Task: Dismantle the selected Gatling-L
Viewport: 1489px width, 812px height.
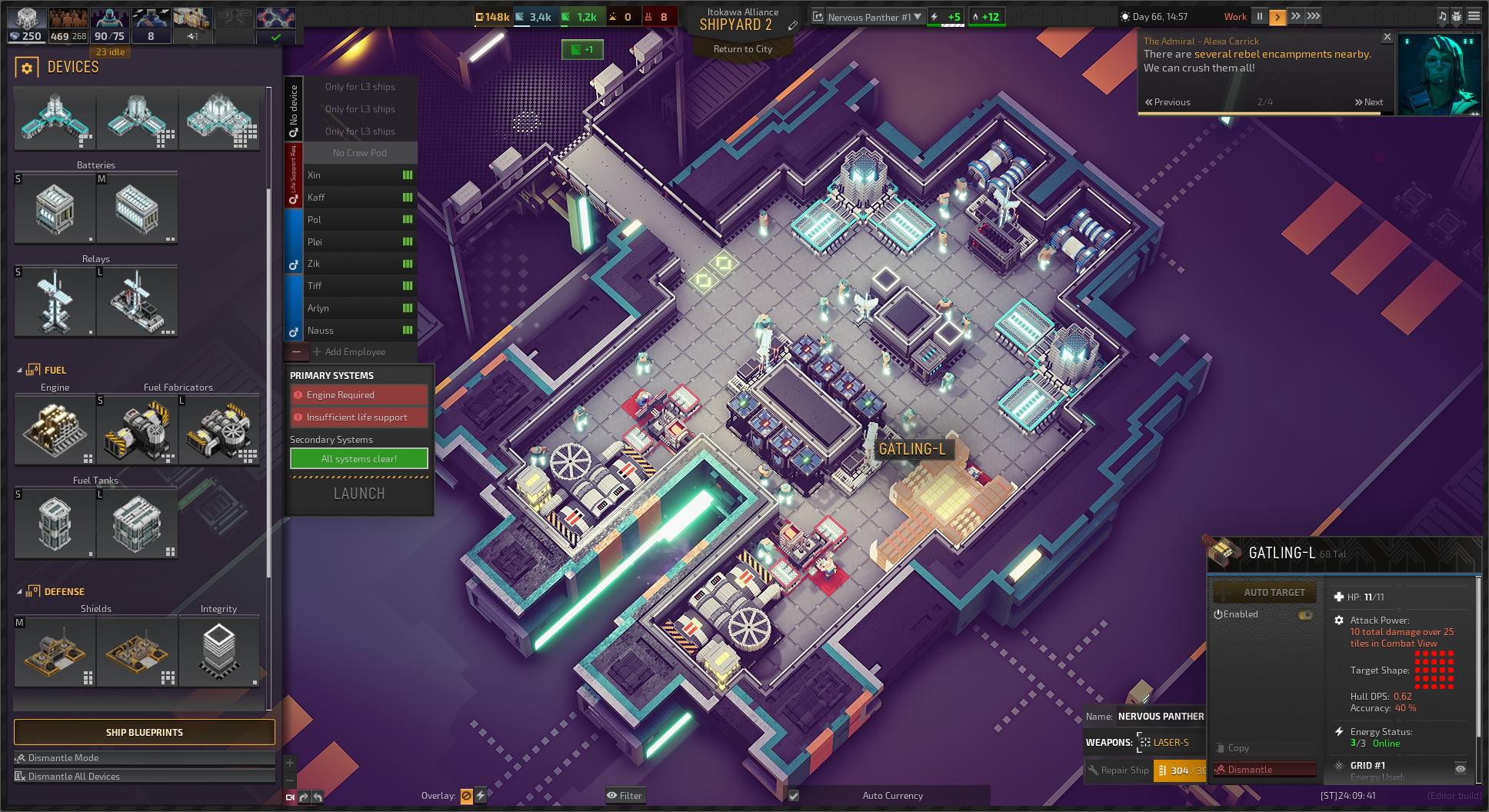Action: pyautogui.click(x=1264, y=770)
